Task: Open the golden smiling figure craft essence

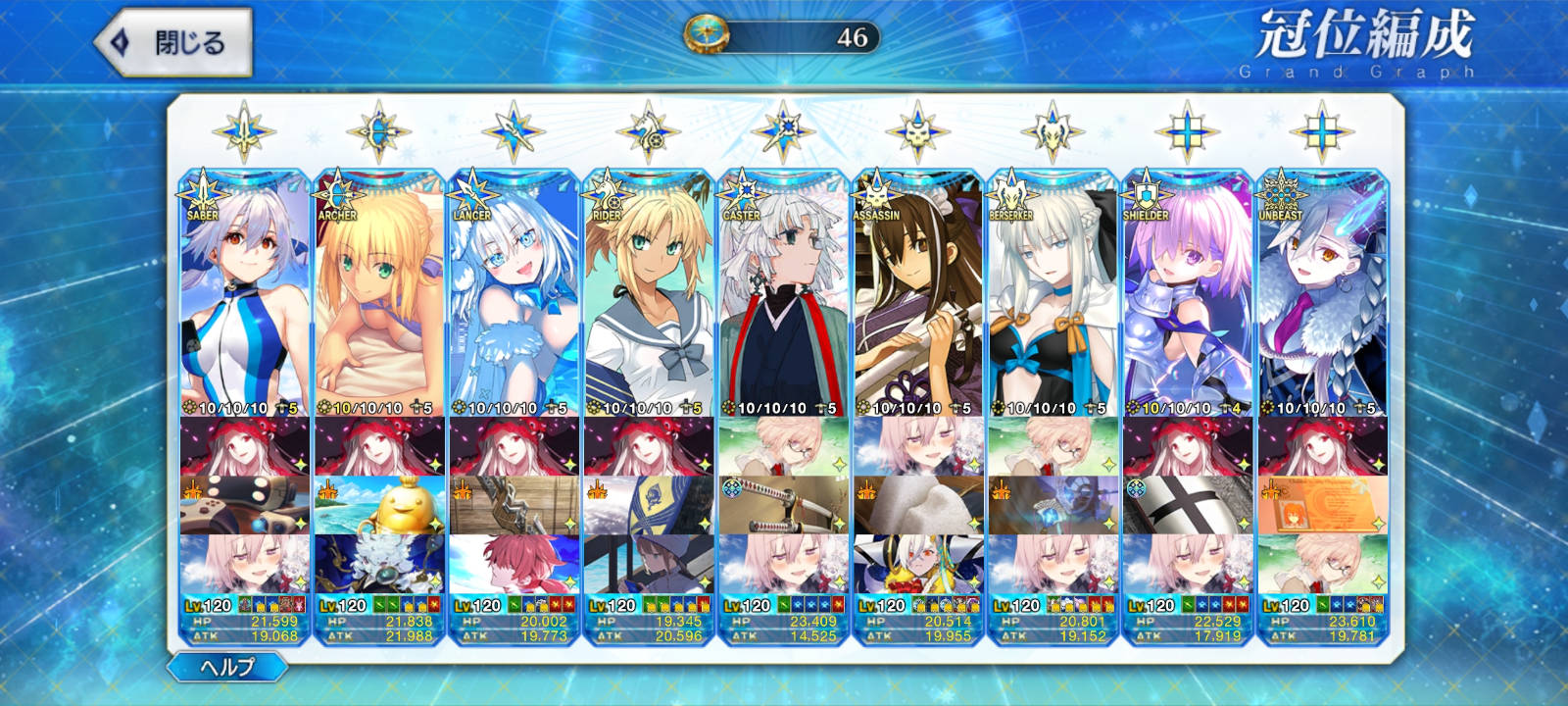Action: point(378,505)
